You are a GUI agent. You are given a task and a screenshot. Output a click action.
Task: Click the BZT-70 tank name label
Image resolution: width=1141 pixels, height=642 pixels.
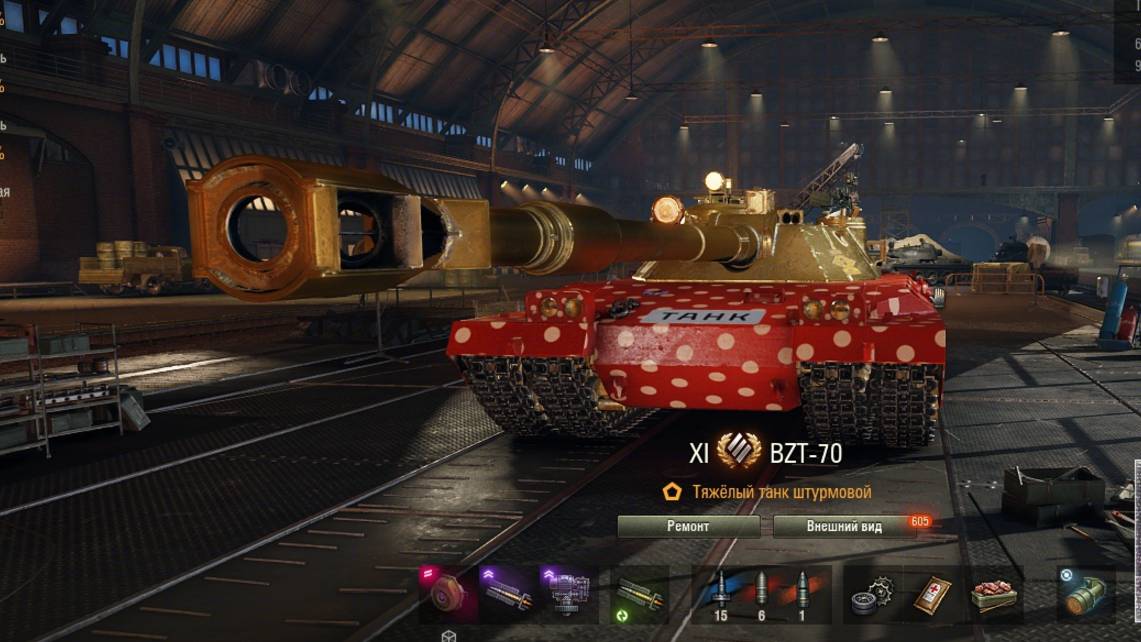pos(805,453)
